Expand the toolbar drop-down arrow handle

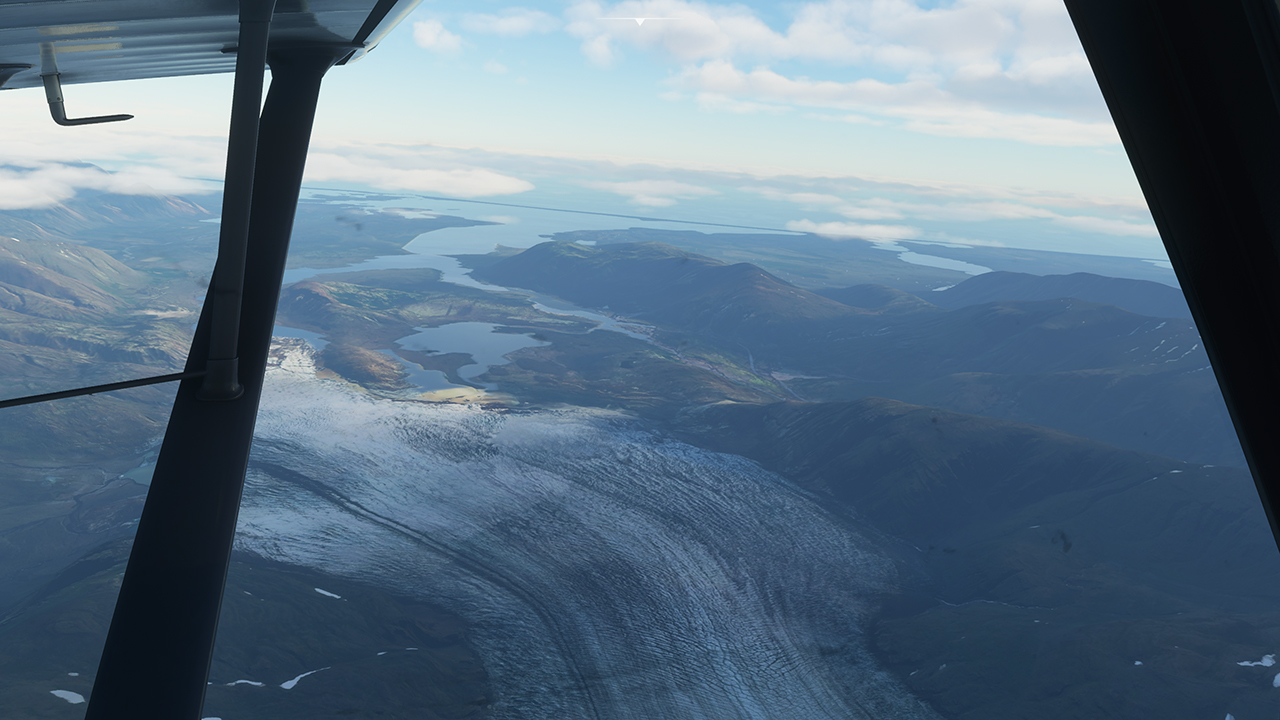coord(640,20)
